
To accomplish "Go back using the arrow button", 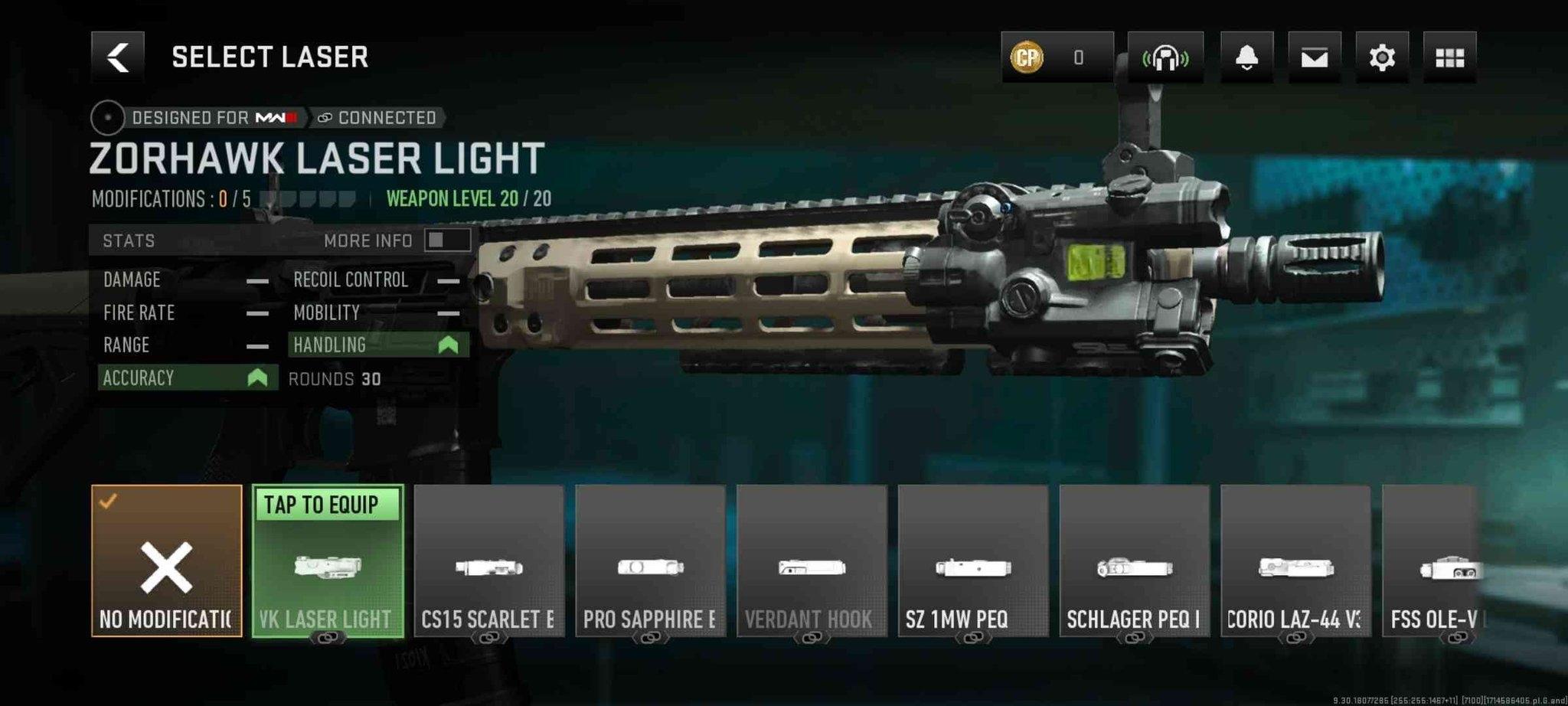I will coord(117,57).
